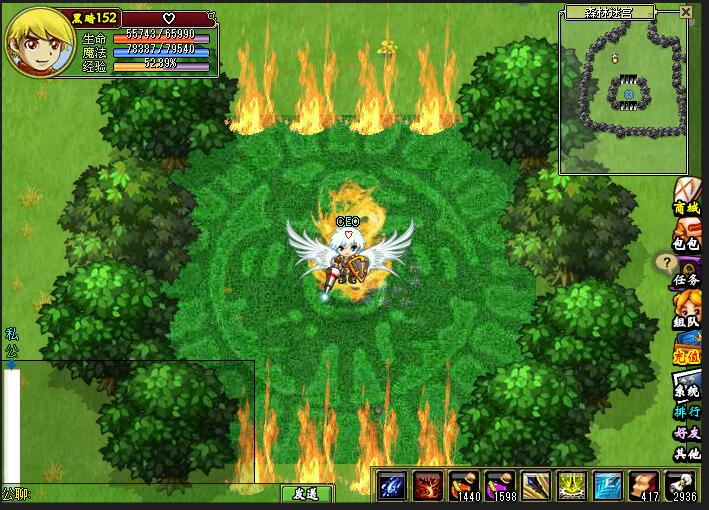The height and width of the screenshot is (510, 709).
Task: Click the blonde hero portrait
Action: click(x=36, y=41)
